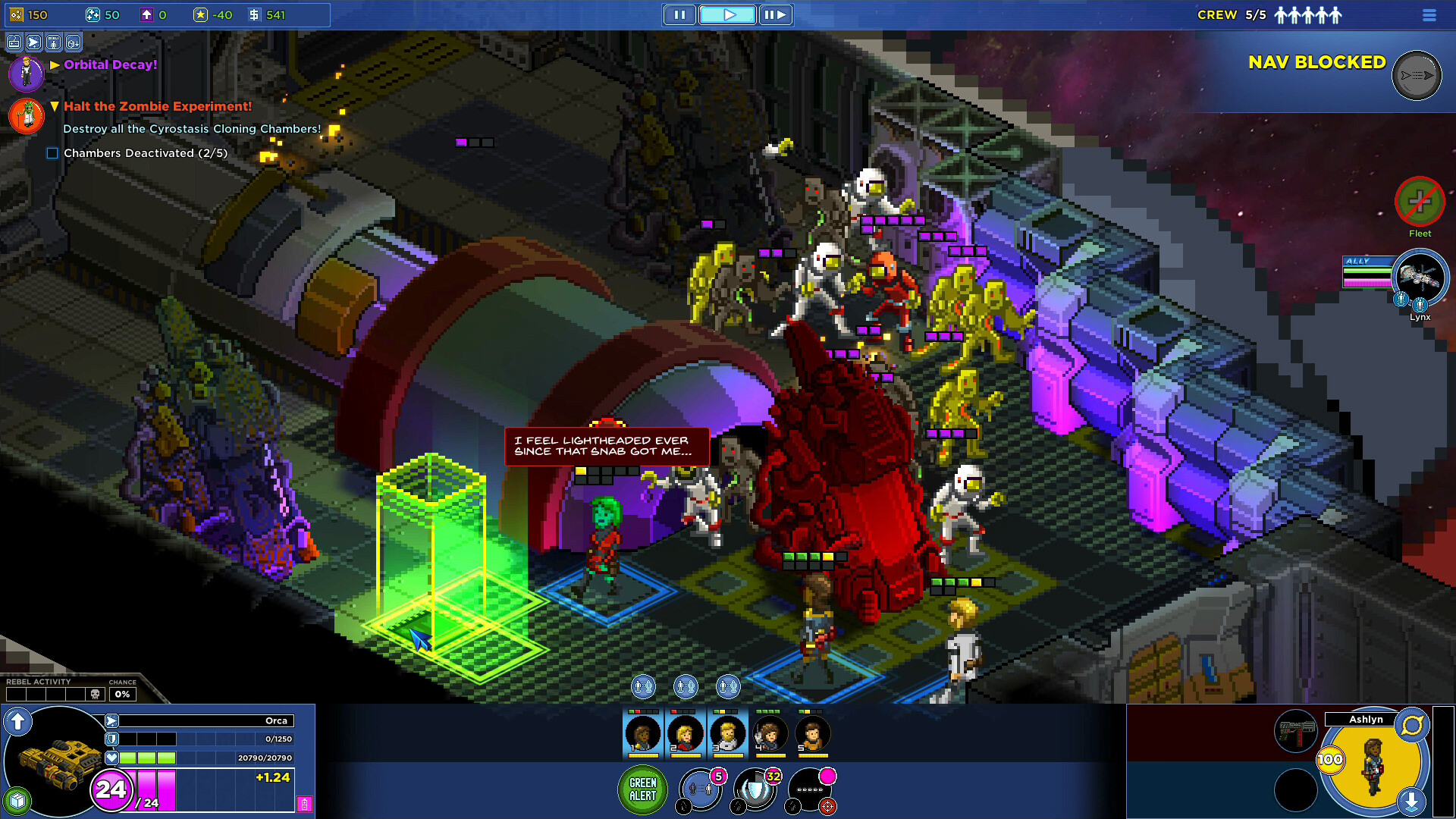The width and height of the screenshot is (1456, 819).
Task: Select the warp travel icon in top-left toolbar
Action: click(33, 42)
